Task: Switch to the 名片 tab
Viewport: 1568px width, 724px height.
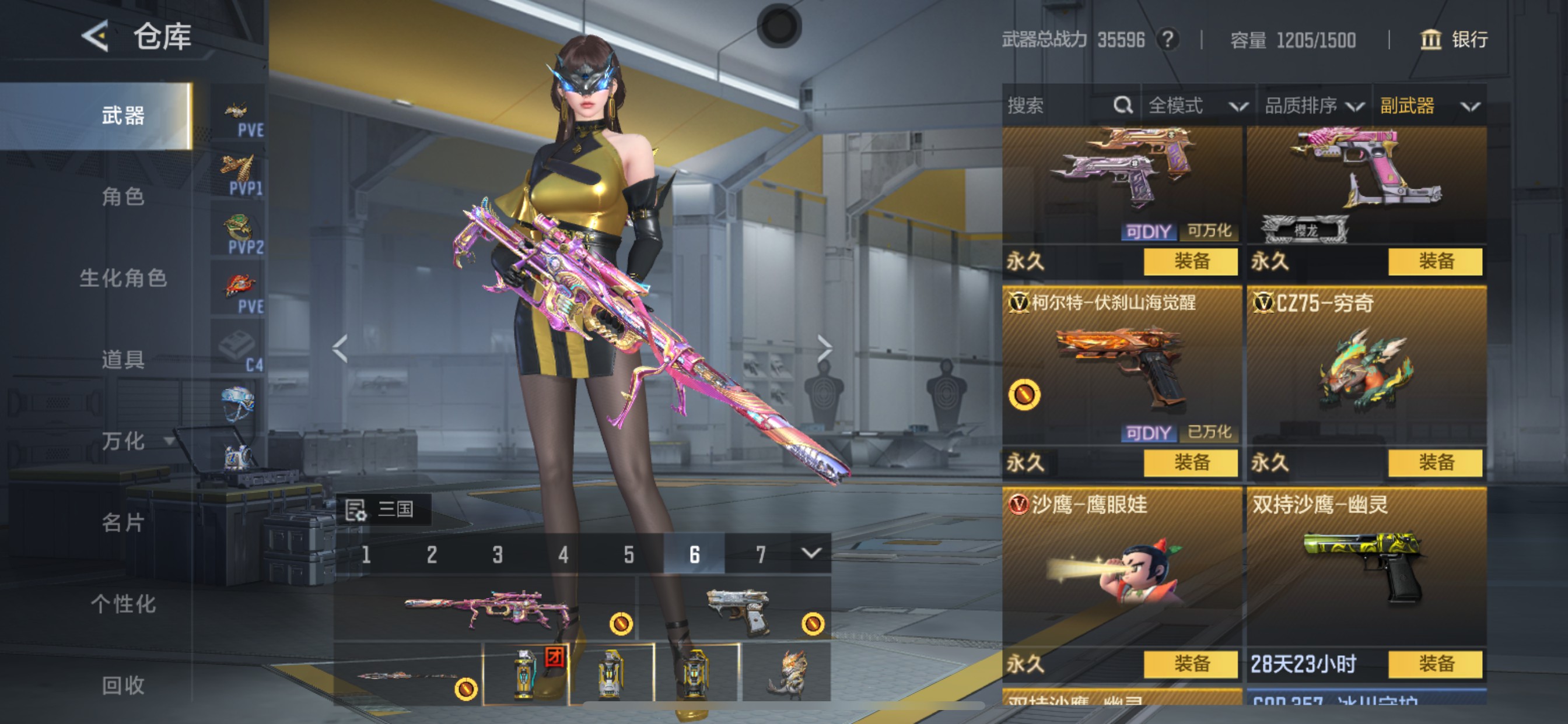Action: tap(123, 522)
